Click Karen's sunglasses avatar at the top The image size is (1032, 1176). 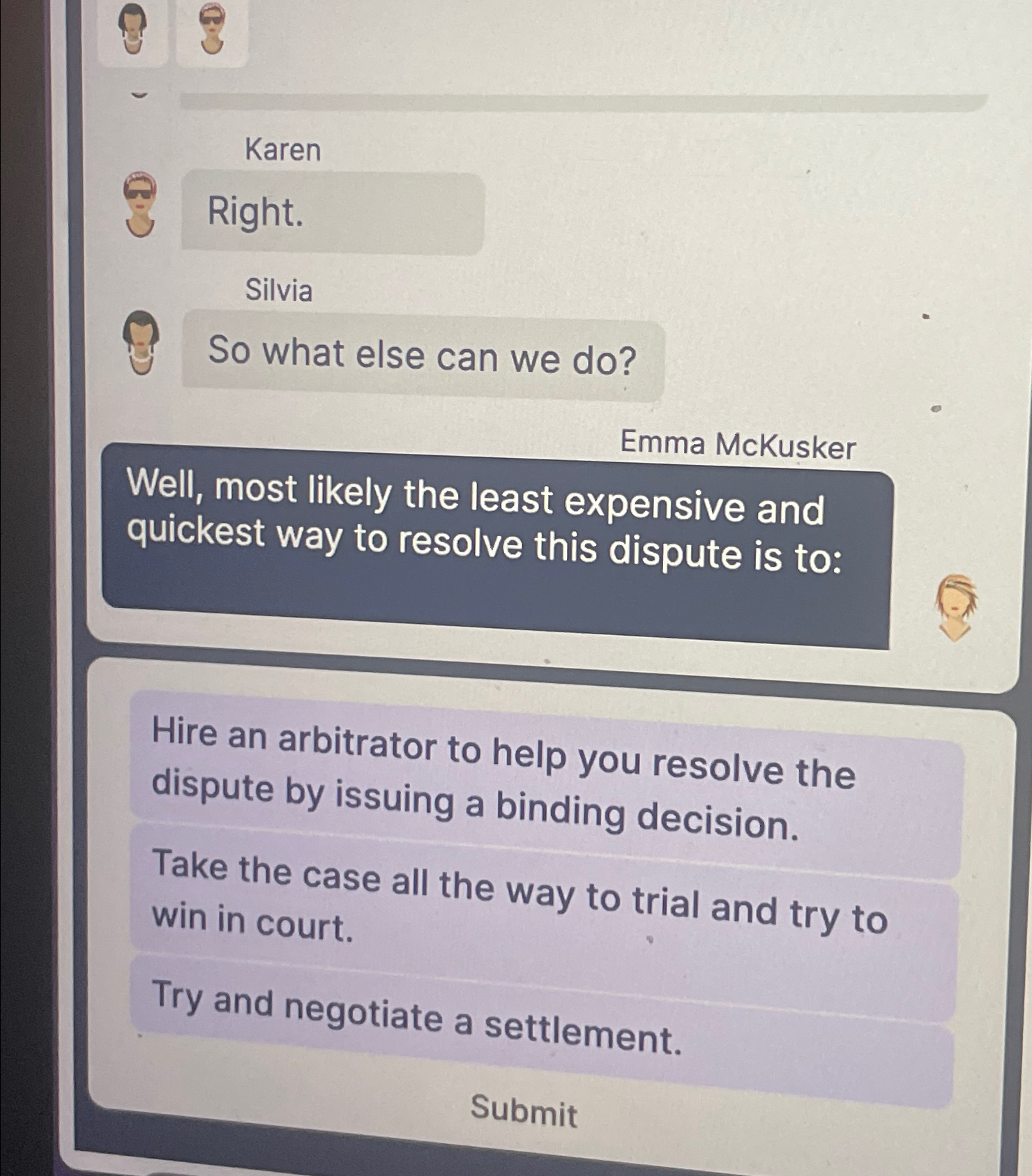click(212, 28)
